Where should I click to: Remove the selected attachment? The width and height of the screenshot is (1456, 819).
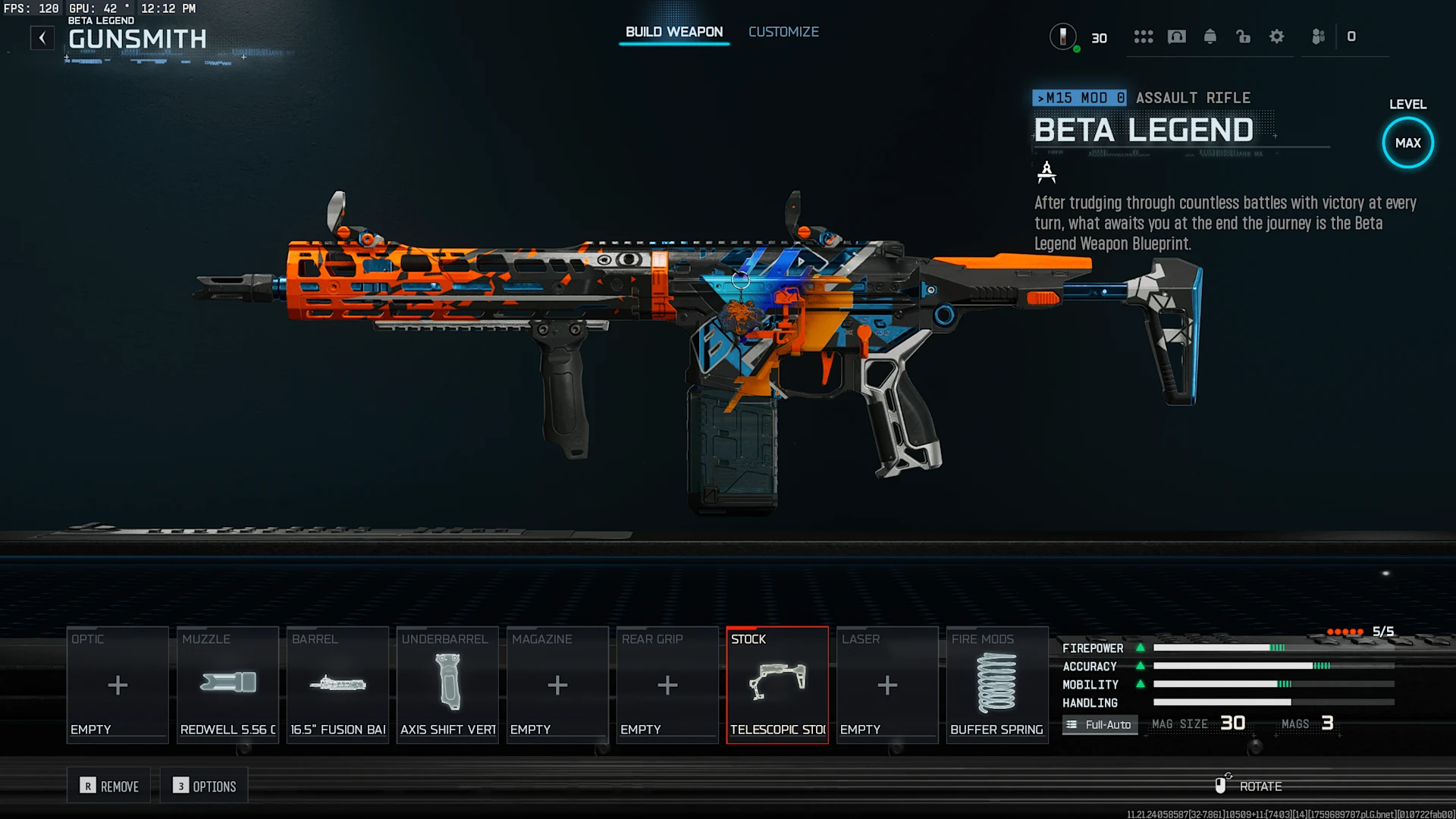(x=110, y=786)
